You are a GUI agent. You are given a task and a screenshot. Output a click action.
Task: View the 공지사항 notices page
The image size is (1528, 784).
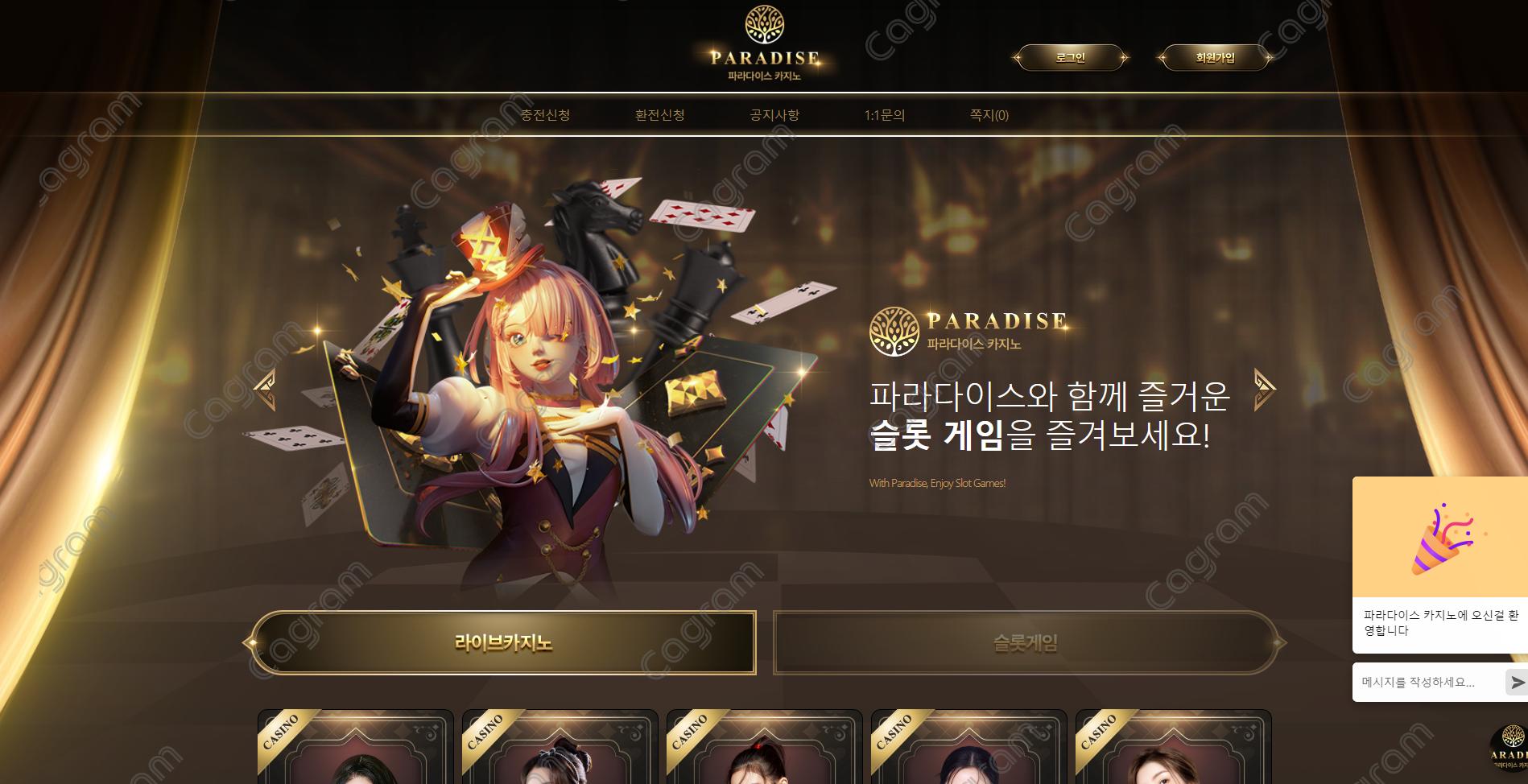click(x=774, y=115)
